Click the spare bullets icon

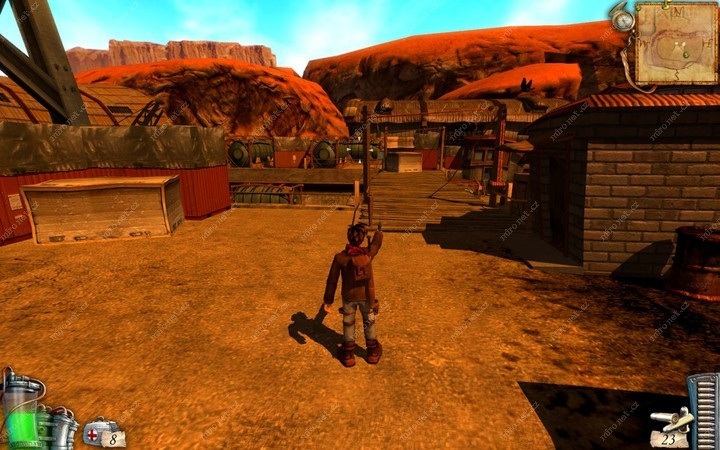(671, 419)
